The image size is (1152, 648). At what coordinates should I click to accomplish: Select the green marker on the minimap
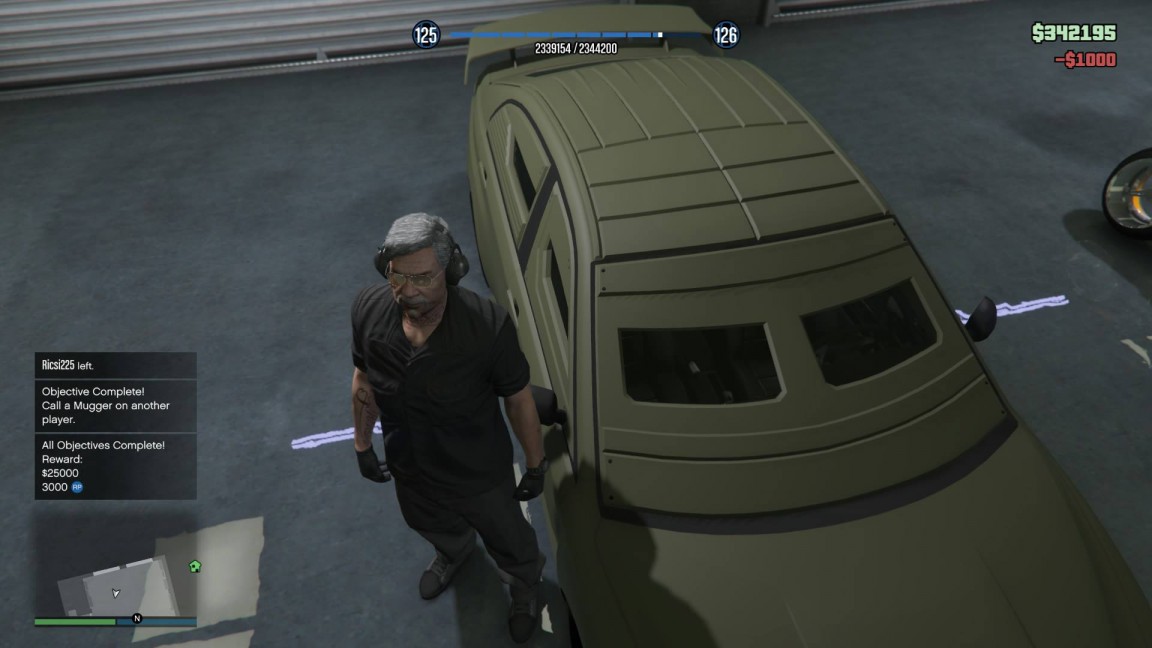(195, 566)
